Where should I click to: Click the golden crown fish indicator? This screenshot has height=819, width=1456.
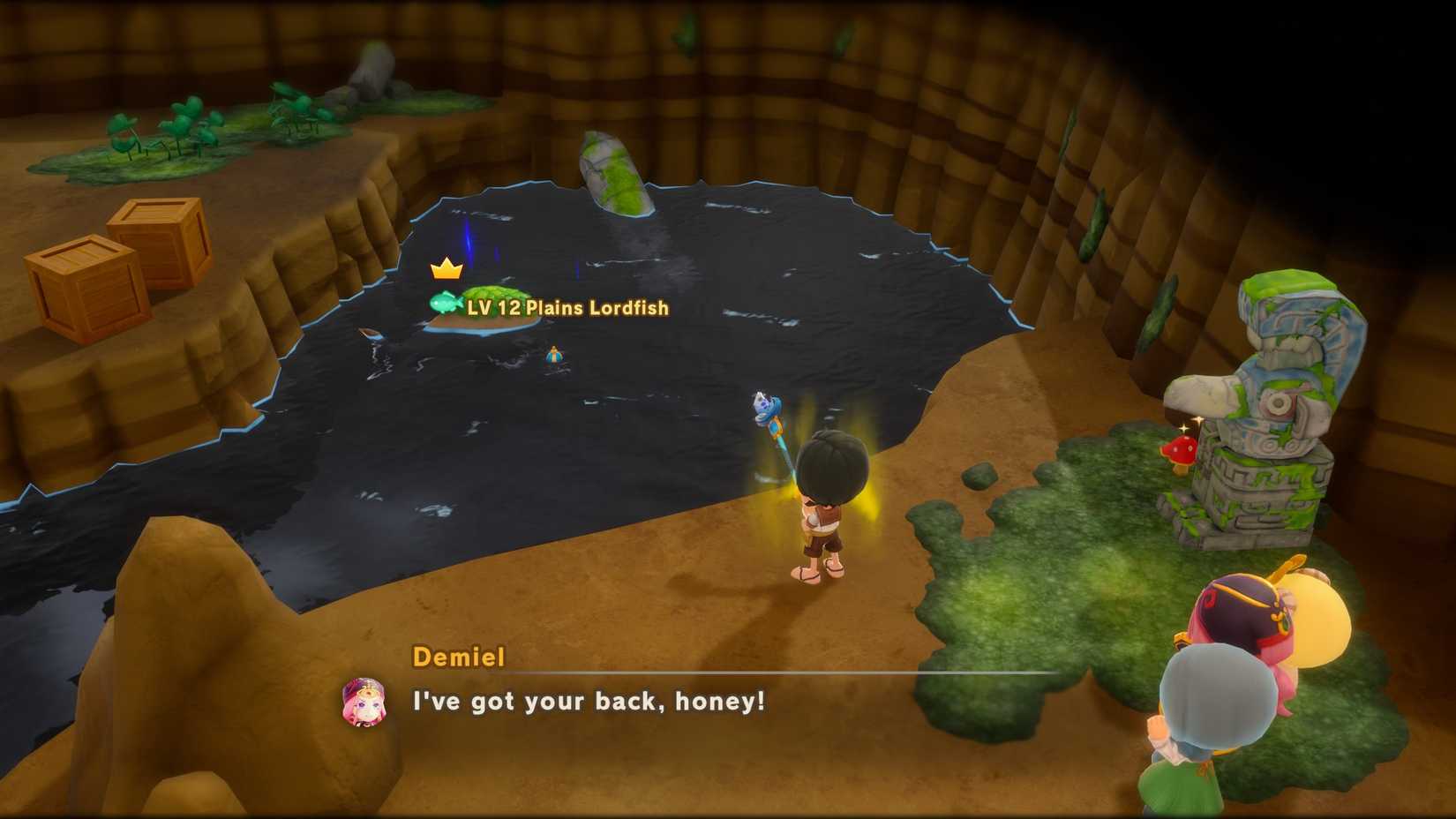pos(447,268)
